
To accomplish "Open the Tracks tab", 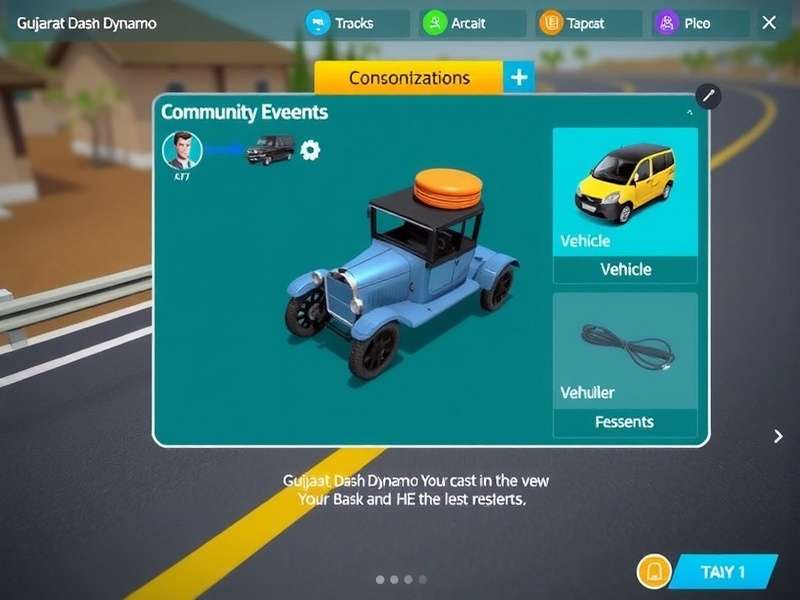I will tap(356, 23).
